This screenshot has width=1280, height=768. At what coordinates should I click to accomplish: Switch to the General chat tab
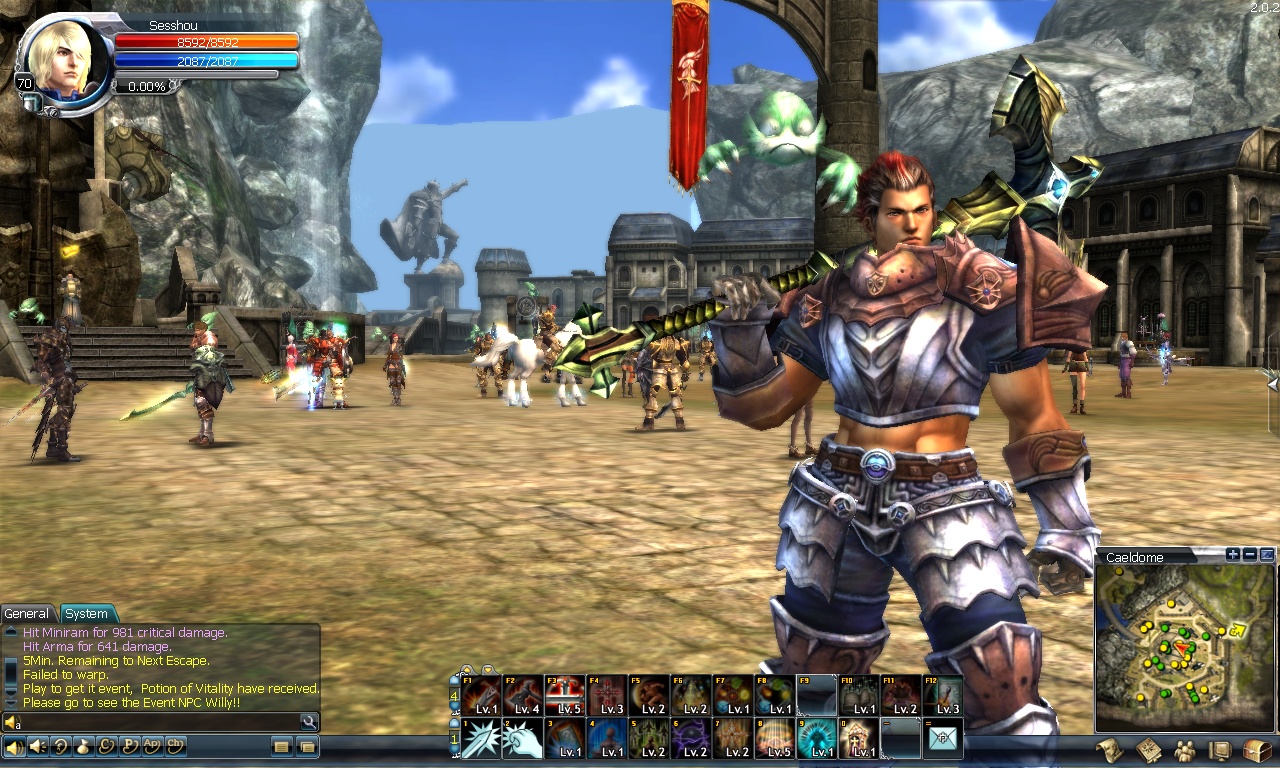point(27,614)
